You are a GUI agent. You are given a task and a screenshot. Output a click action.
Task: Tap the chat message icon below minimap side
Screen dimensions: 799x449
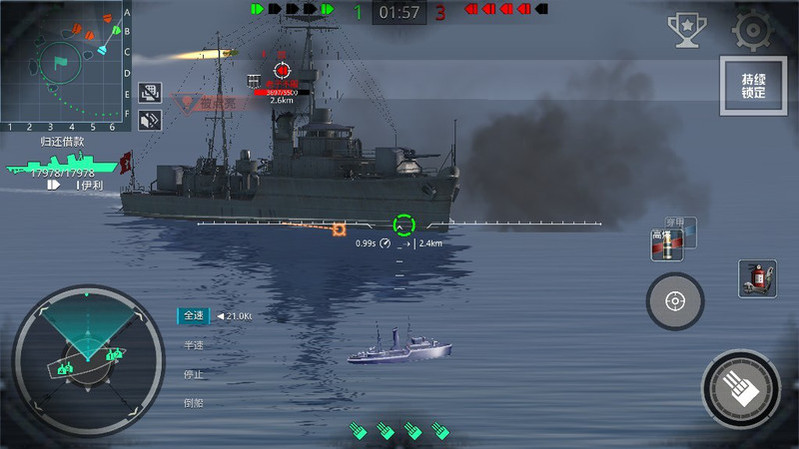coord(150,93)
